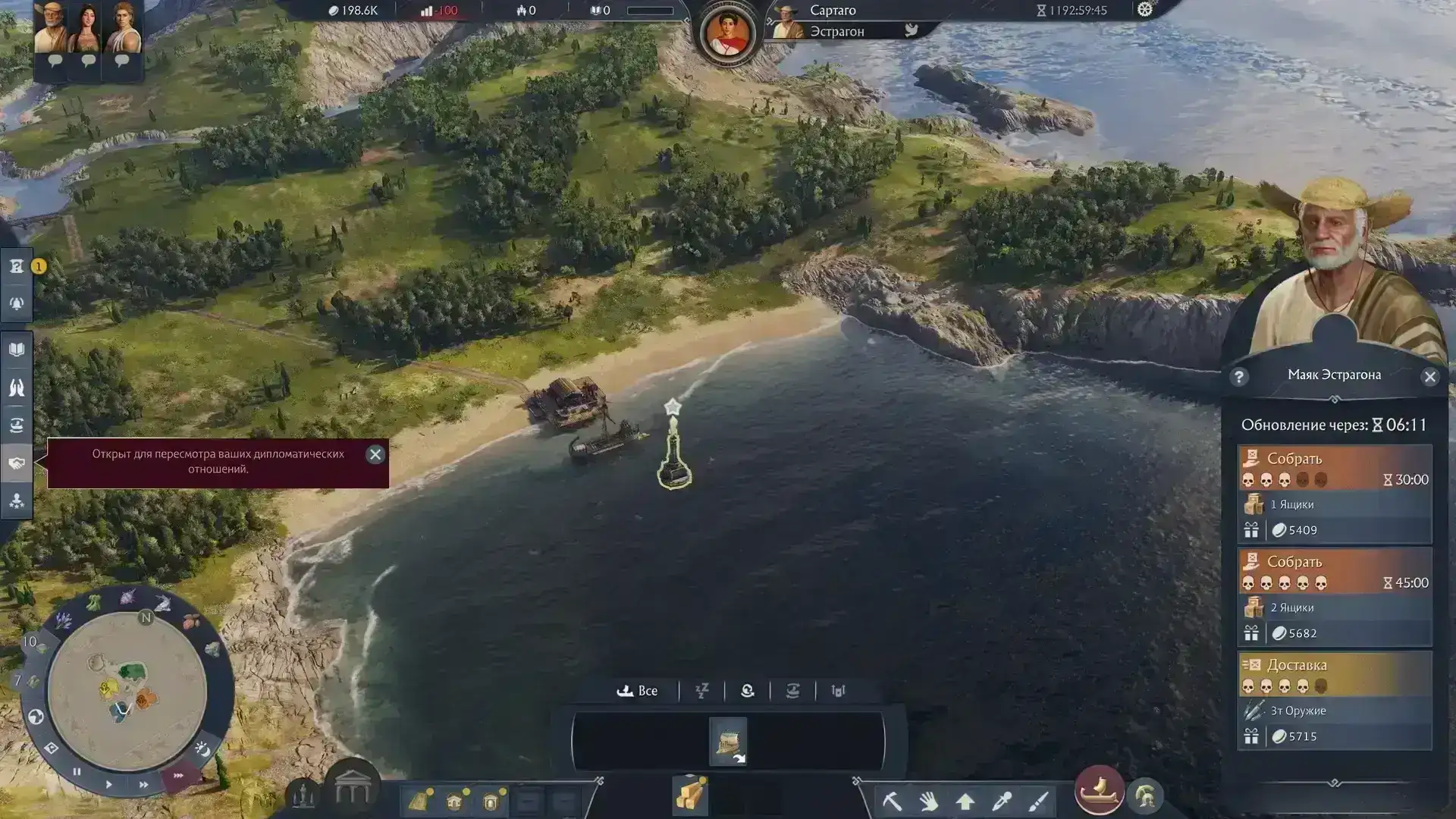Open the quest log scroll icon with badge
Image resolution: width=1456 pixels, height=819 pixels.
[x=17, y=266]
